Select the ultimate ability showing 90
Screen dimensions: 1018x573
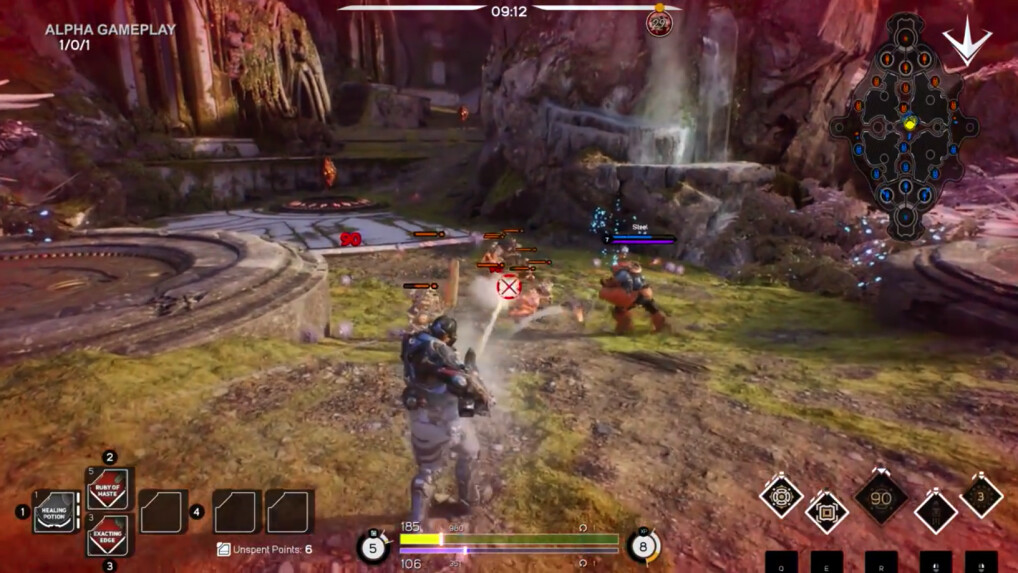(x=881, y=498)
